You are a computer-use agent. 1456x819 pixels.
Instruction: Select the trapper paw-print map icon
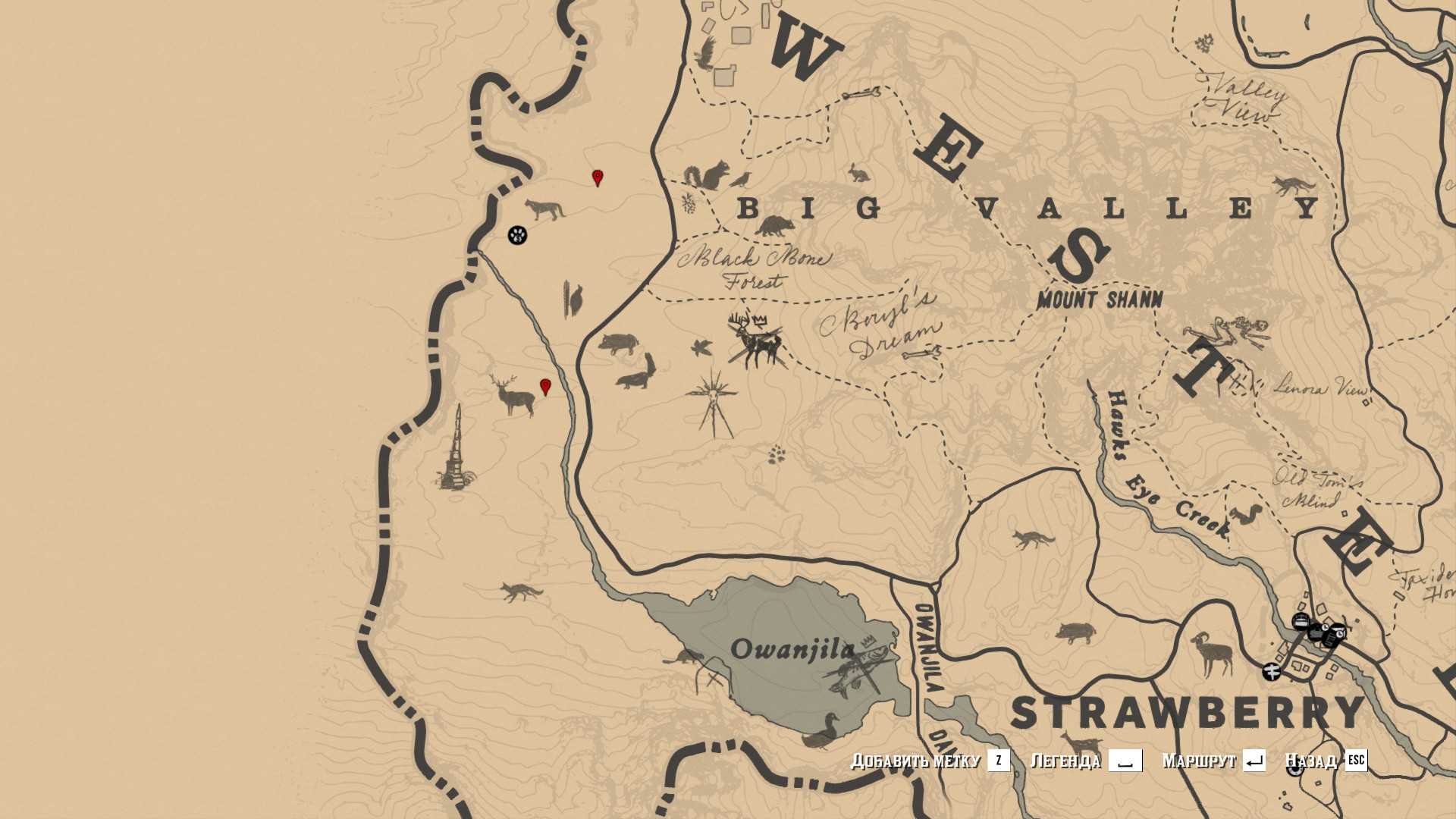[517, 235]
